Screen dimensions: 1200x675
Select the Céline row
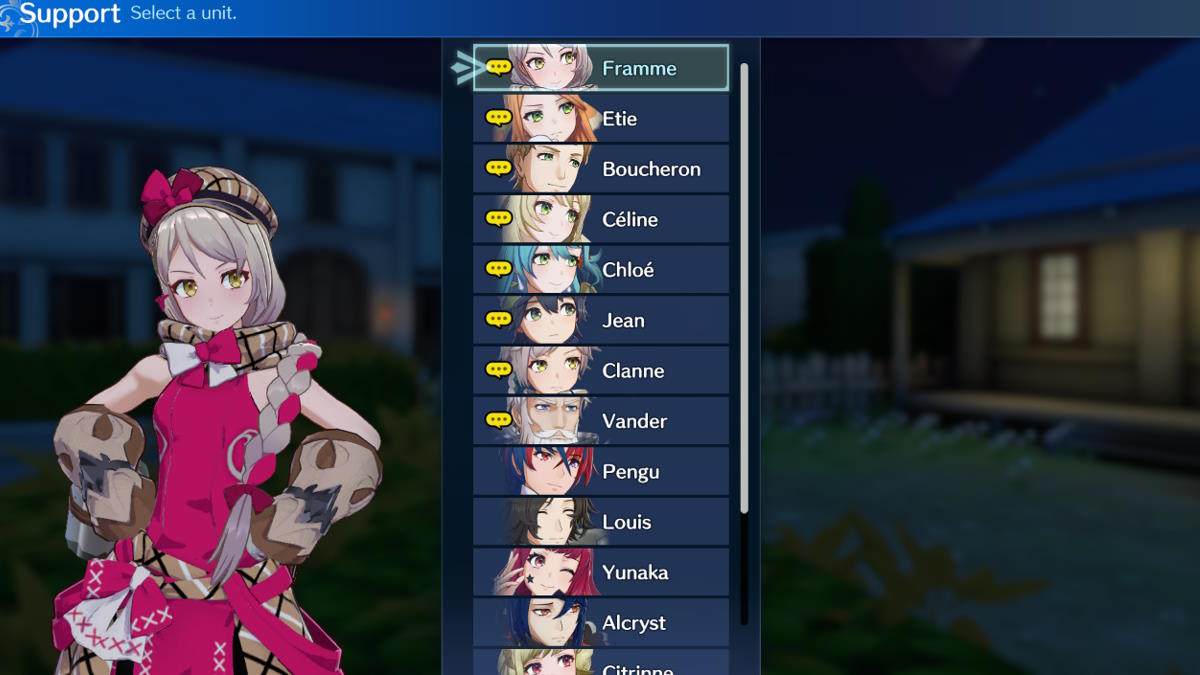tap(601, 219)
